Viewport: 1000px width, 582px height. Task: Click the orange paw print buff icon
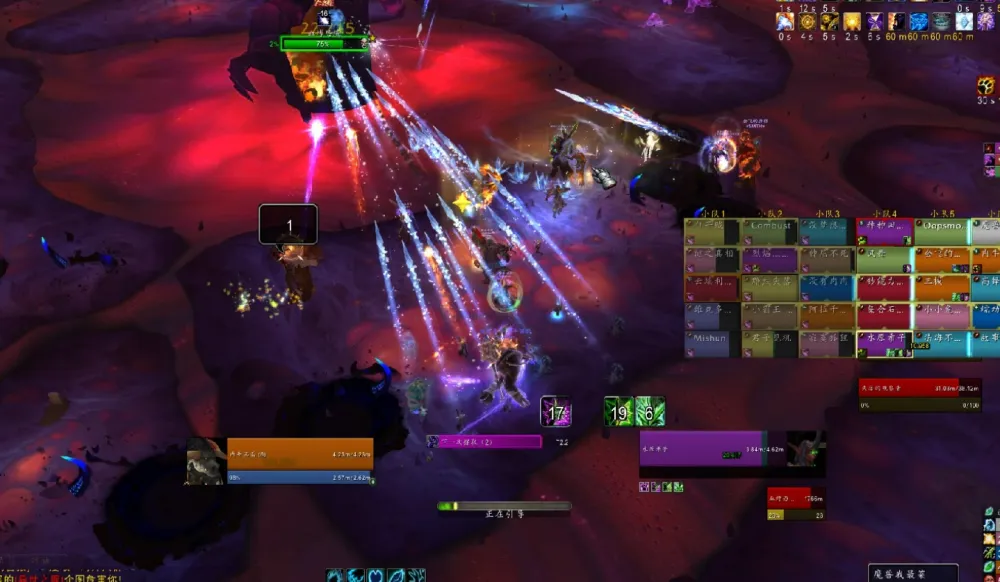[986, 87]
